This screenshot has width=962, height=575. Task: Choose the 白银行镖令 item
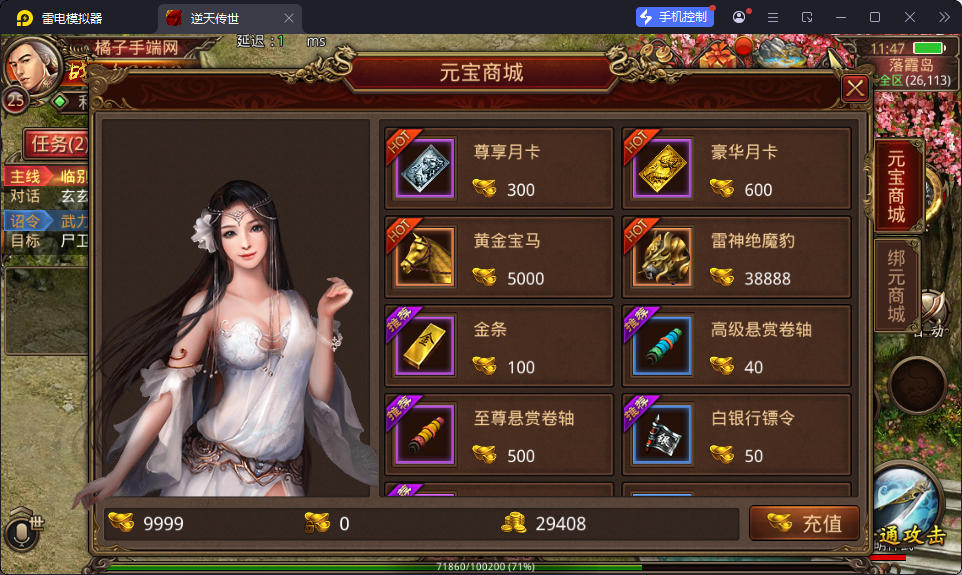736,436
